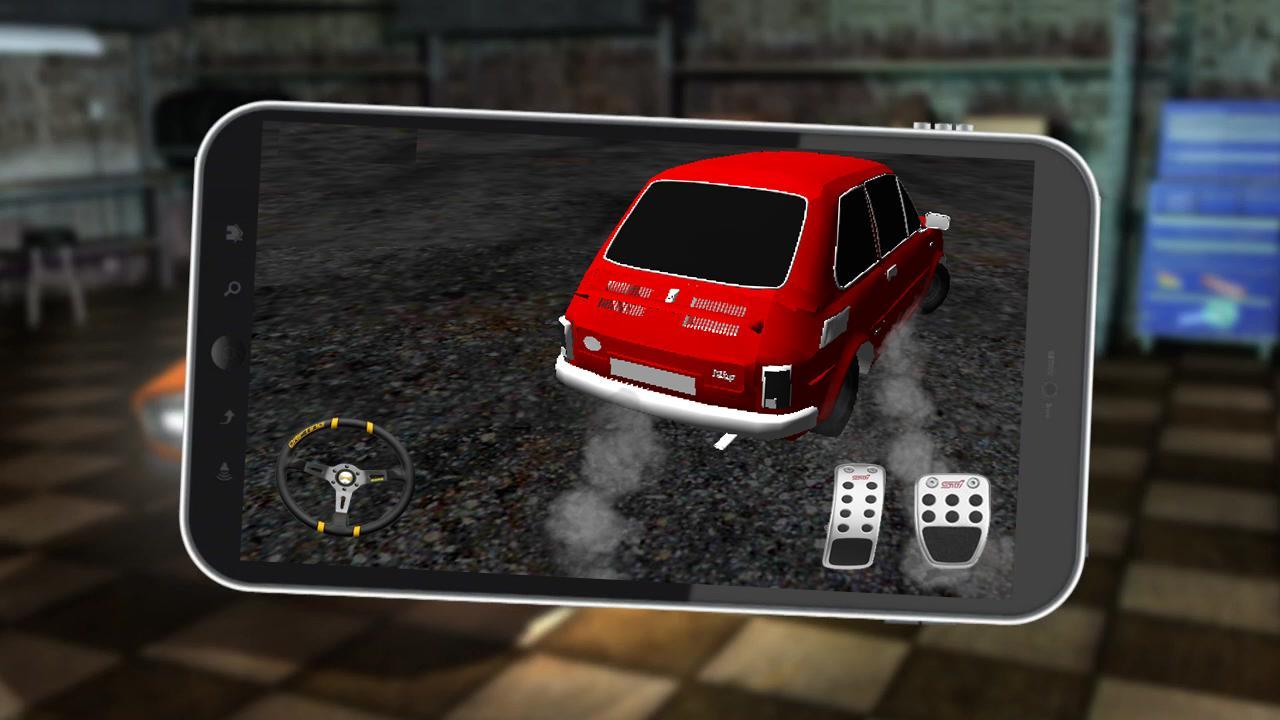Image resolution: width=1280 pixels, height=720 pixels.
Task: Select the search magnifier icon in sidebar
Action: [x=231, y=287]
